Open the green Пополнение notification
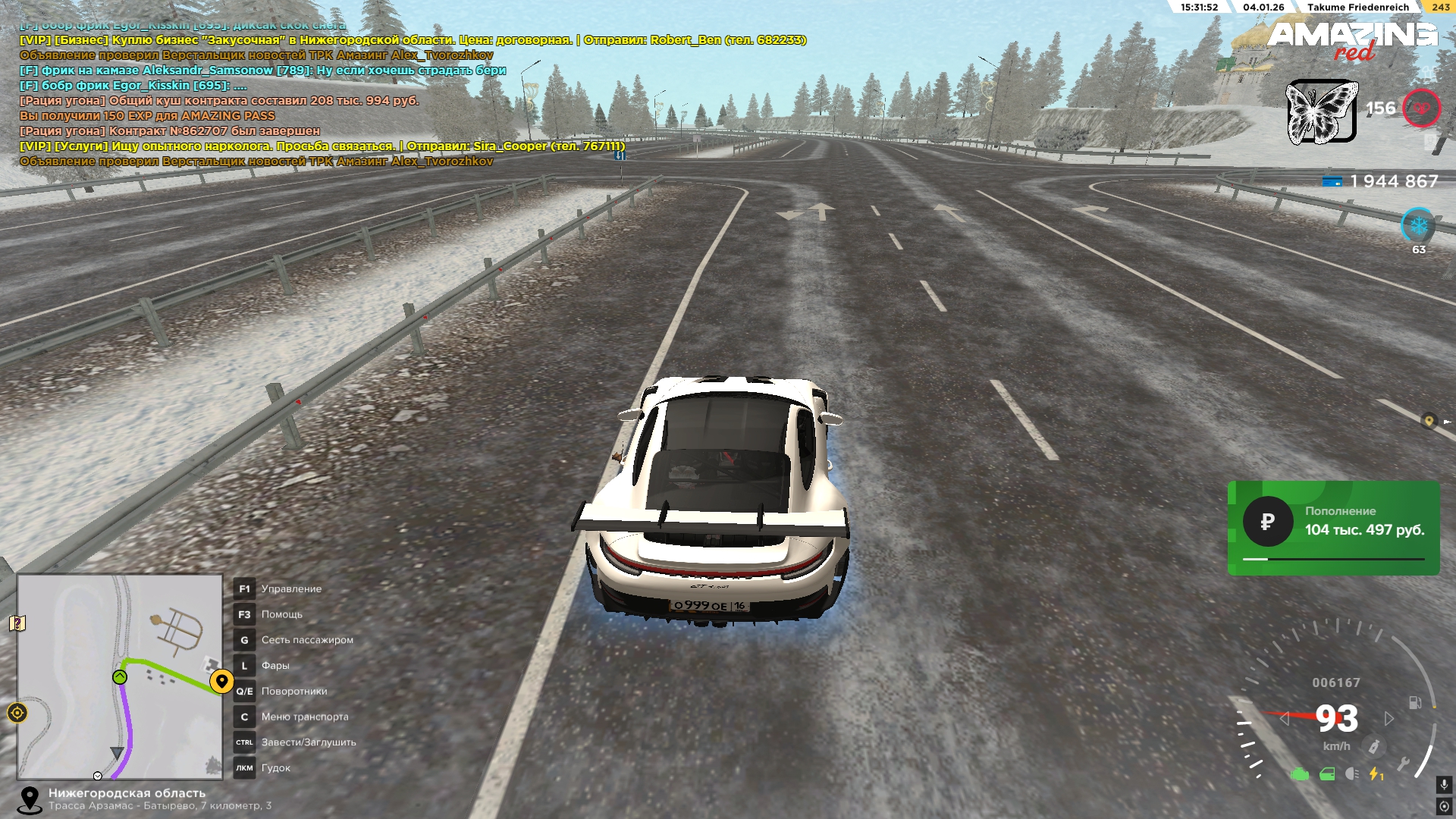The image size is (1456, 819). pyautogui.click(x=1333, y=528)
